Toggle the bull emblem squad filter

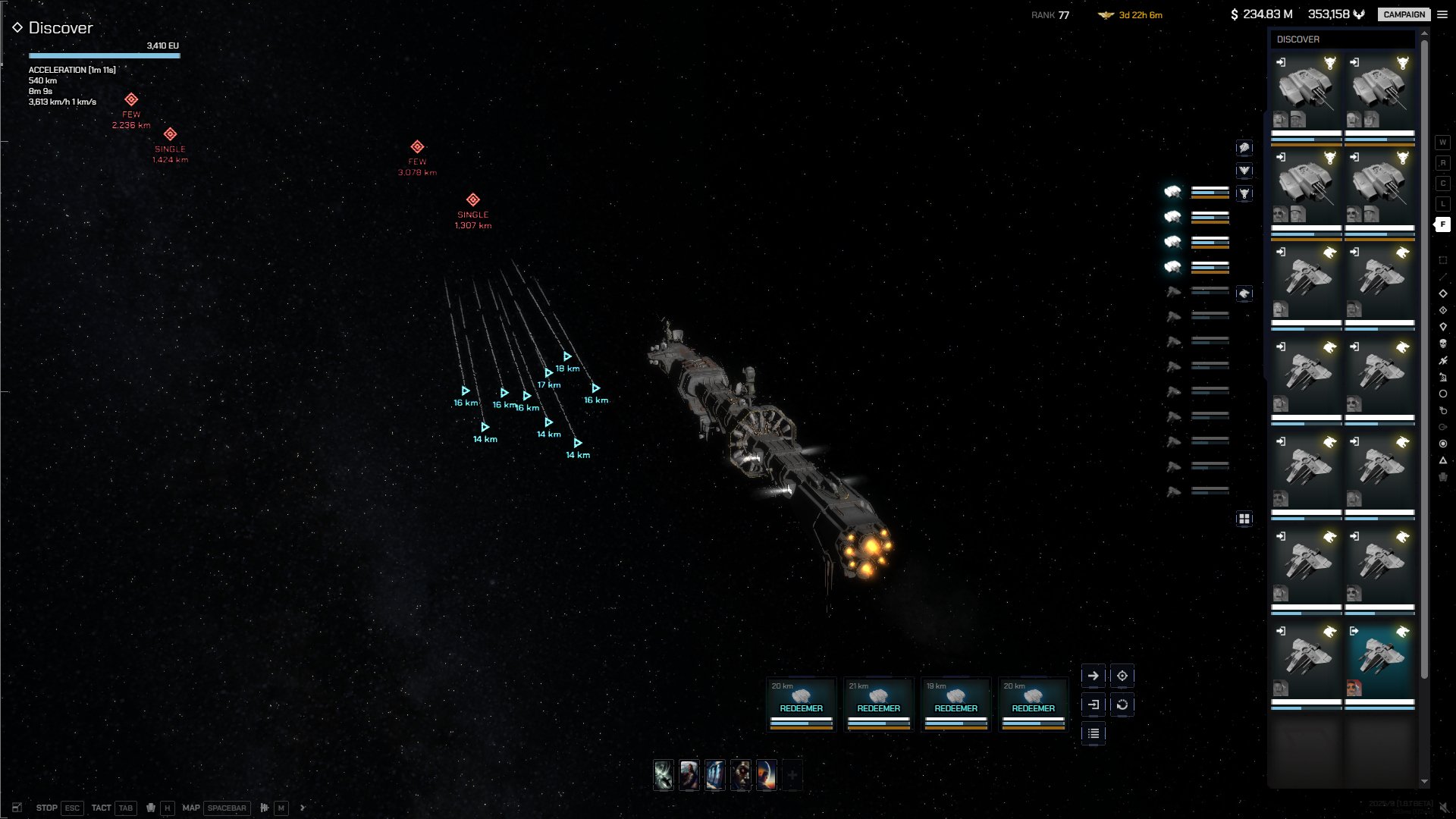1244,193
